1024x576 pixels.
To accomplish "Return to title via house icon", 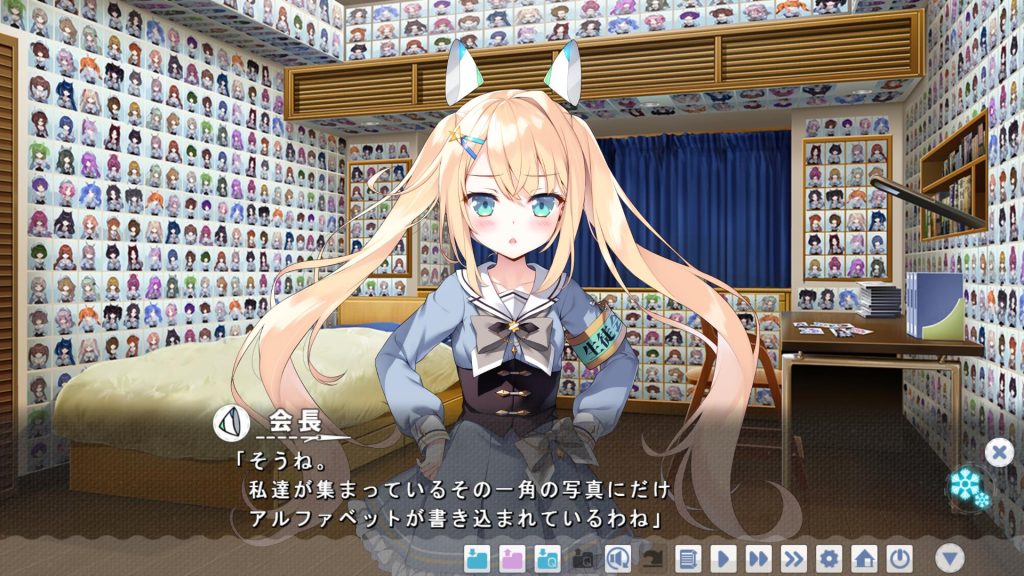I will click(864, 558).
